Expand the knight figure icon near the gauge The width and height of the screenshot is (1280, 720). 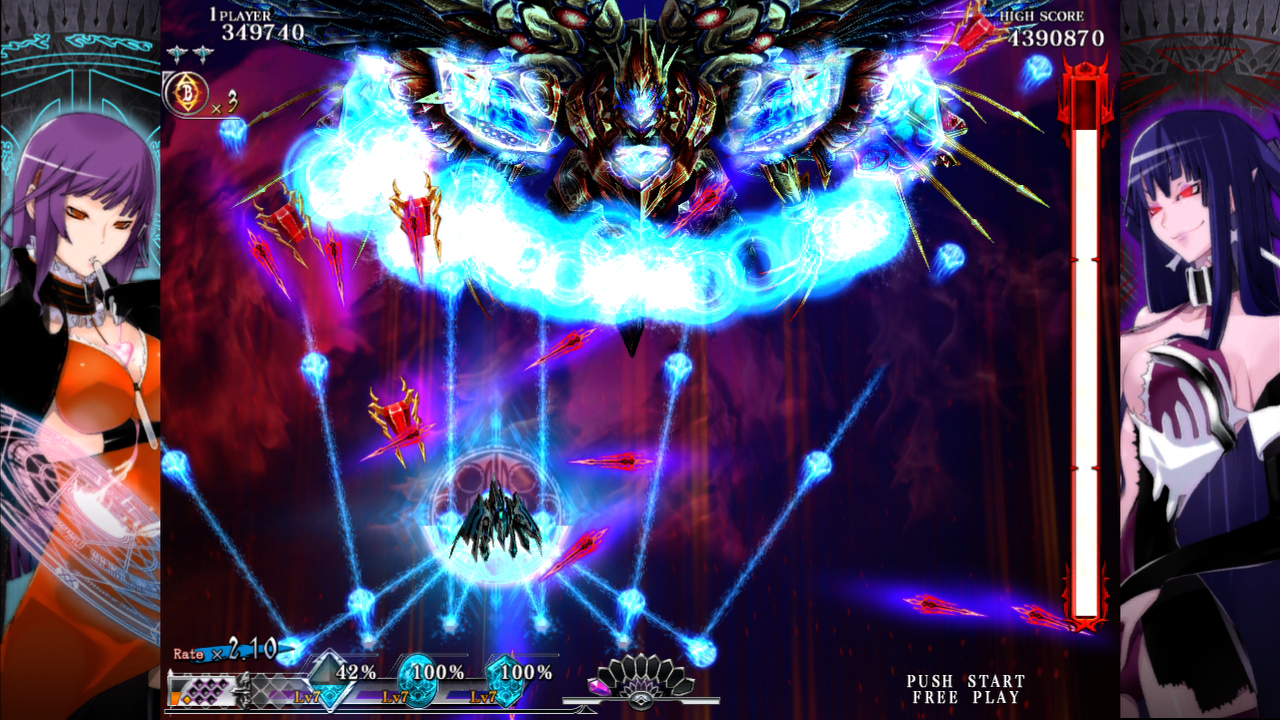pos(246,688)
